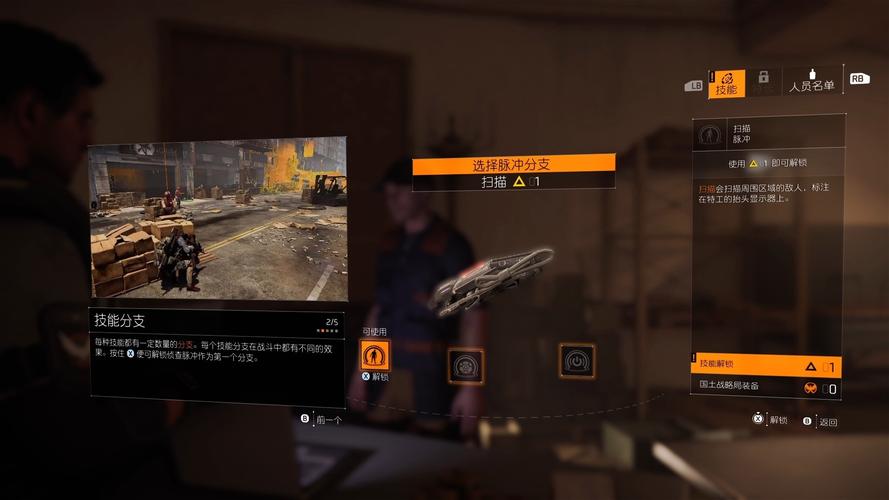Go back with the 返回 button

820,421
